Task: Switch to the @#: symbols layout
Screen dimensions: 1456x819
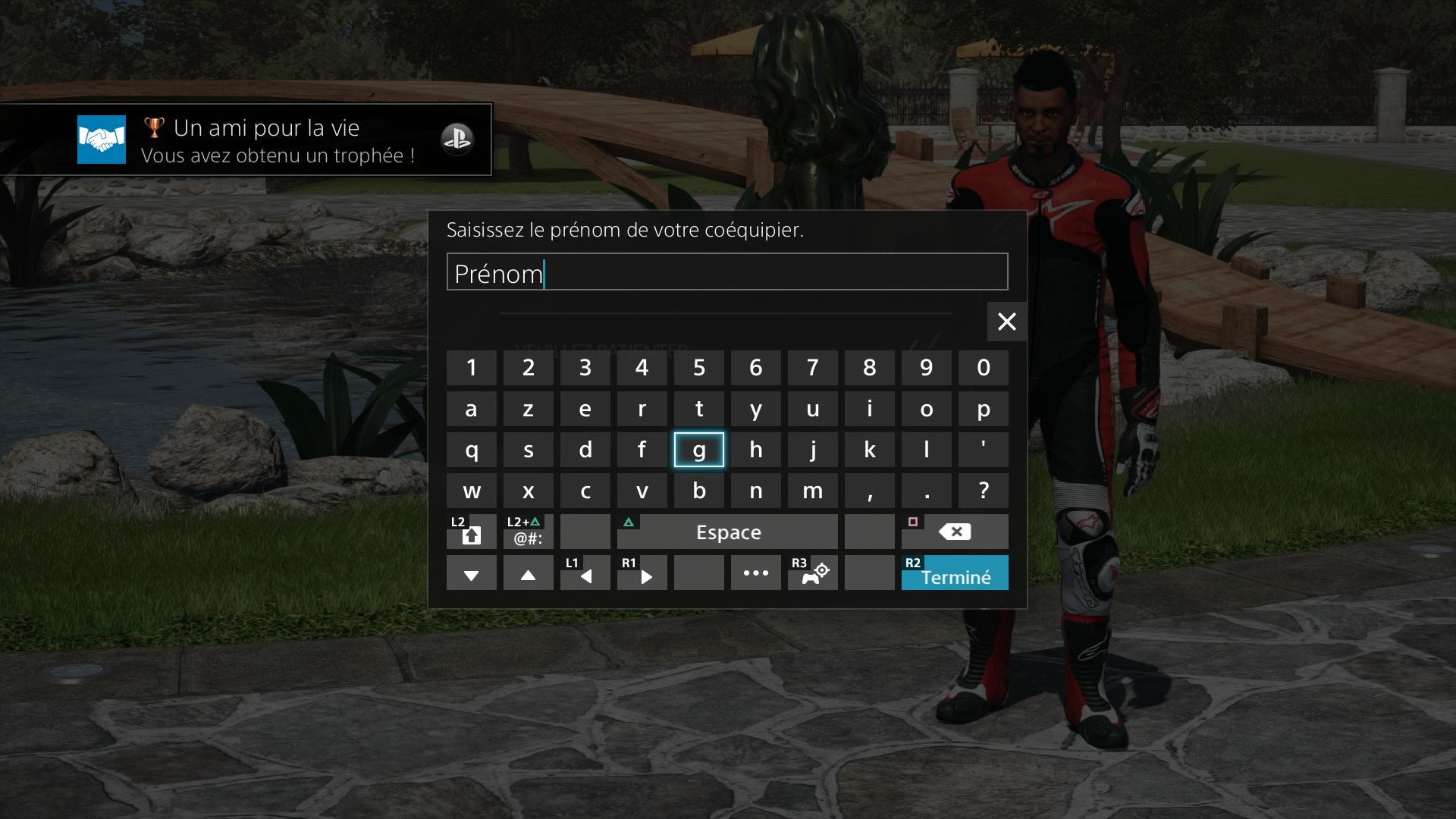Action: [528, 532]
